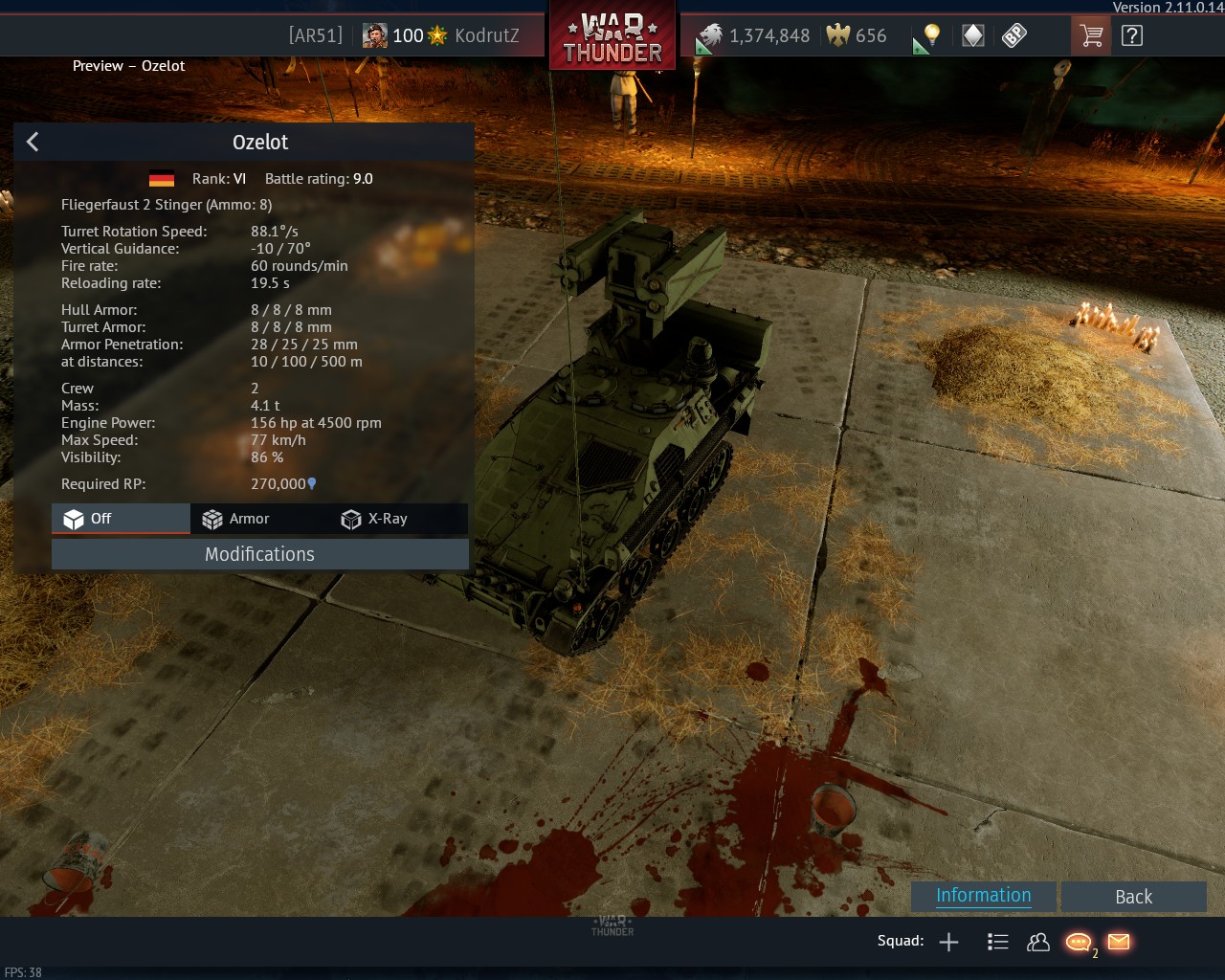Enable X-Ray view mode
This screenshot has width=1225, height=980.
(374, 519)
